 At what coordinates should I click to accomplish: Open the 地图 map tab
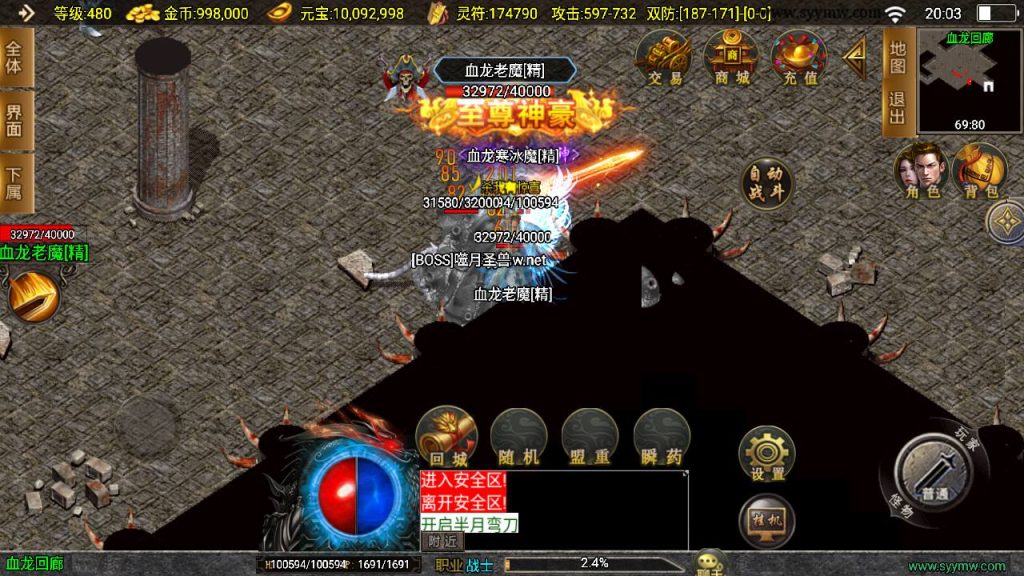point(897,57)
